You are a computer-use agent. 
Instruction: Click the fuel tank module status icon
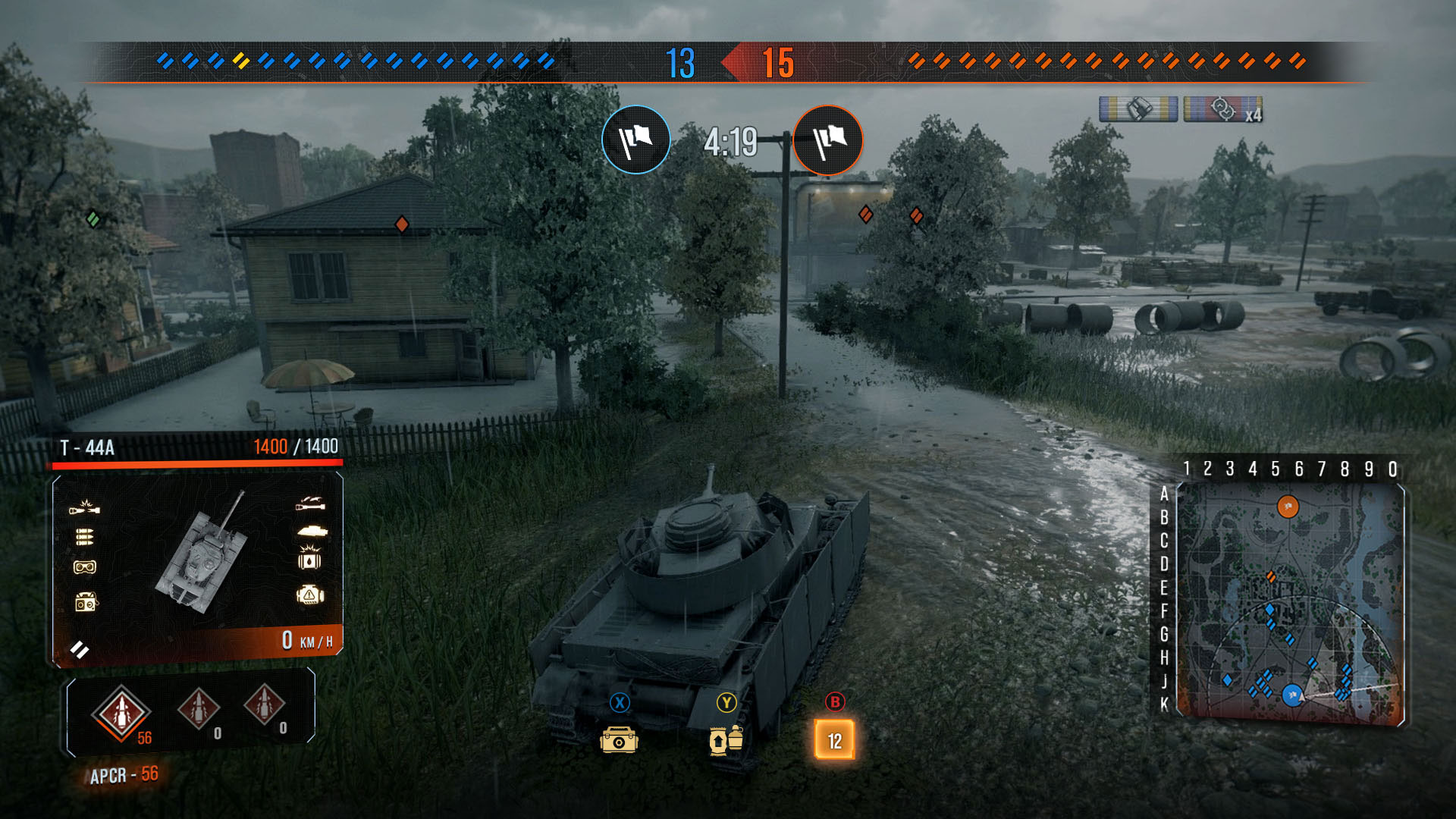point(310,560)
